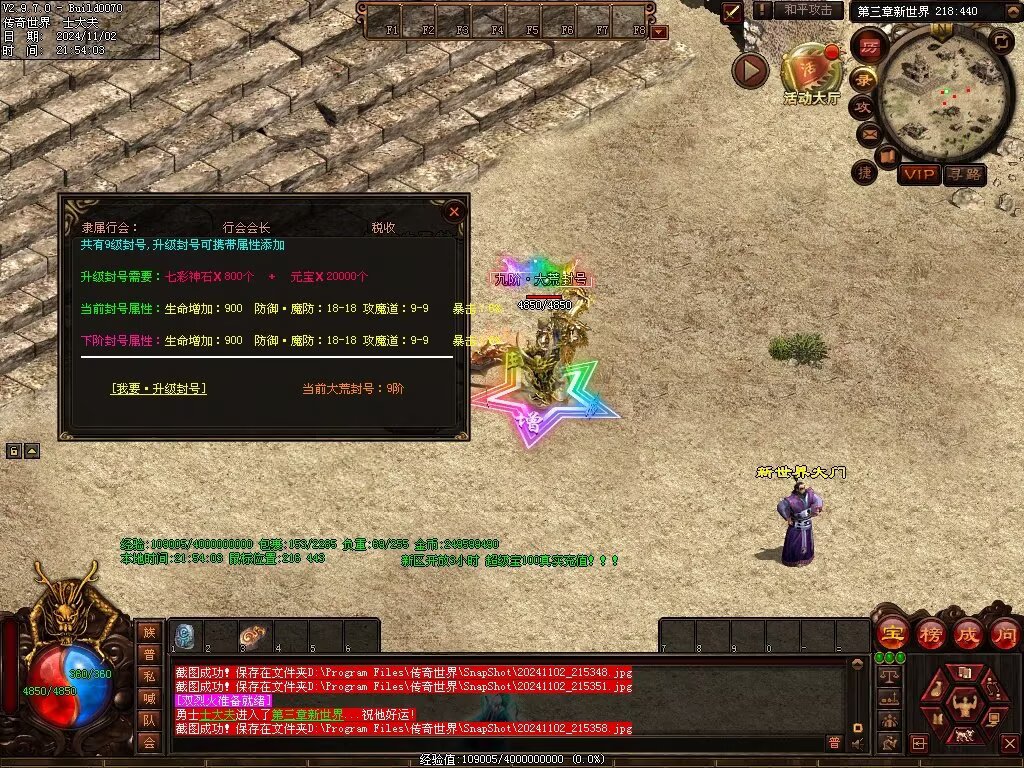
Task: Toggle the 和平攻击 attack mode
Action: [807, 10]
